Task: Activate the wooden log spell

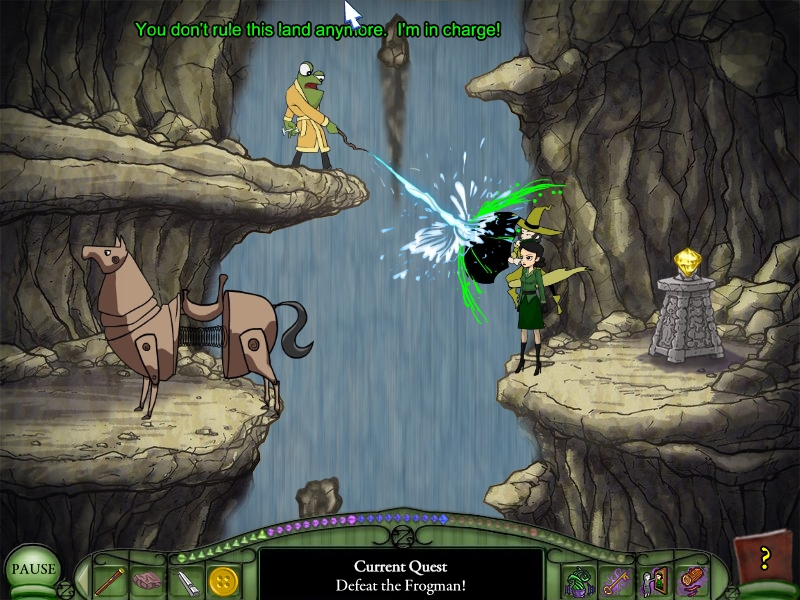Action: point(689,579)
